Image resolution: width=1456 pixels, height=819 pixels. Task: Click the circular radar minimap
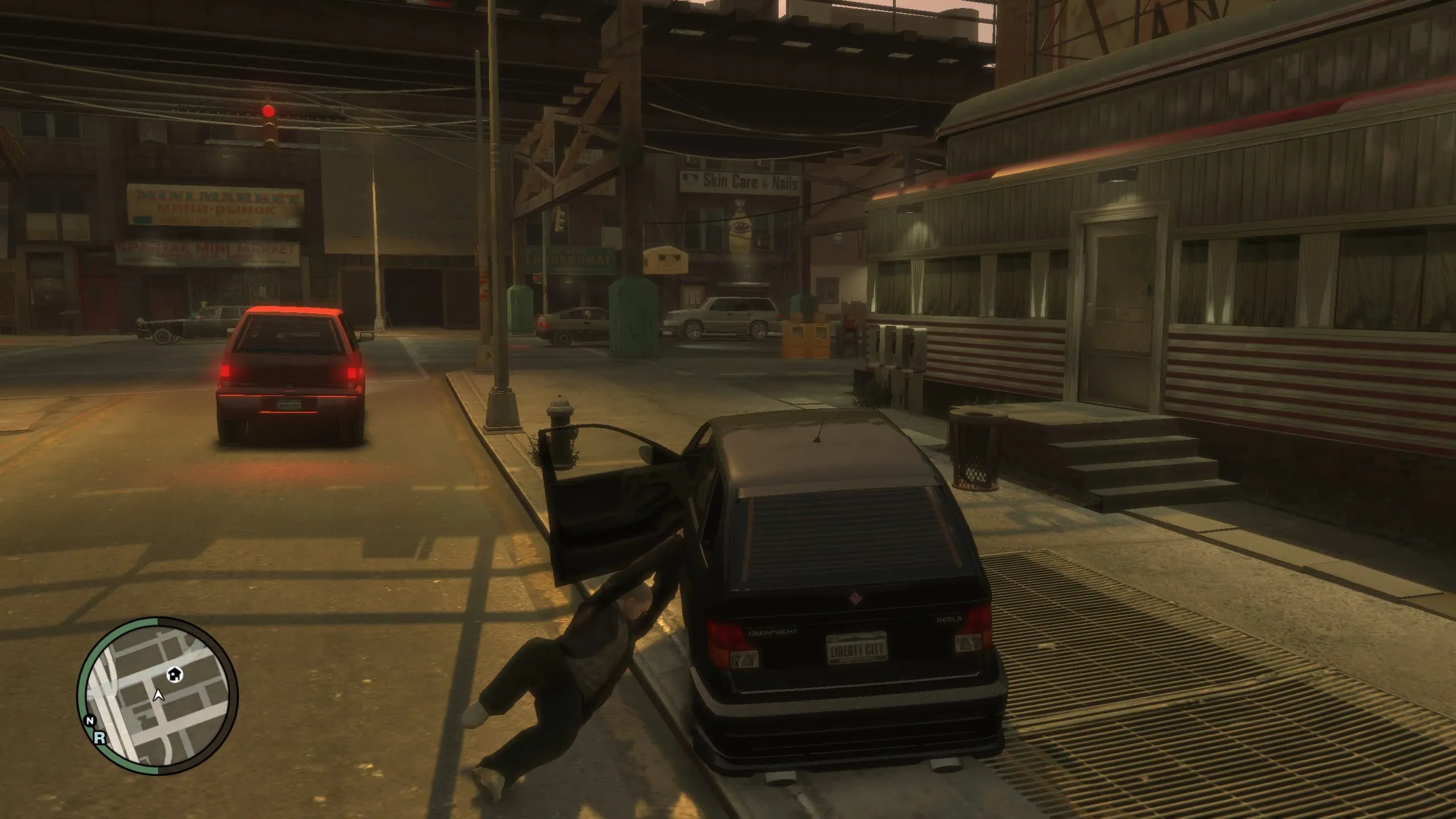pyautogui.click(x=158, y=696)
